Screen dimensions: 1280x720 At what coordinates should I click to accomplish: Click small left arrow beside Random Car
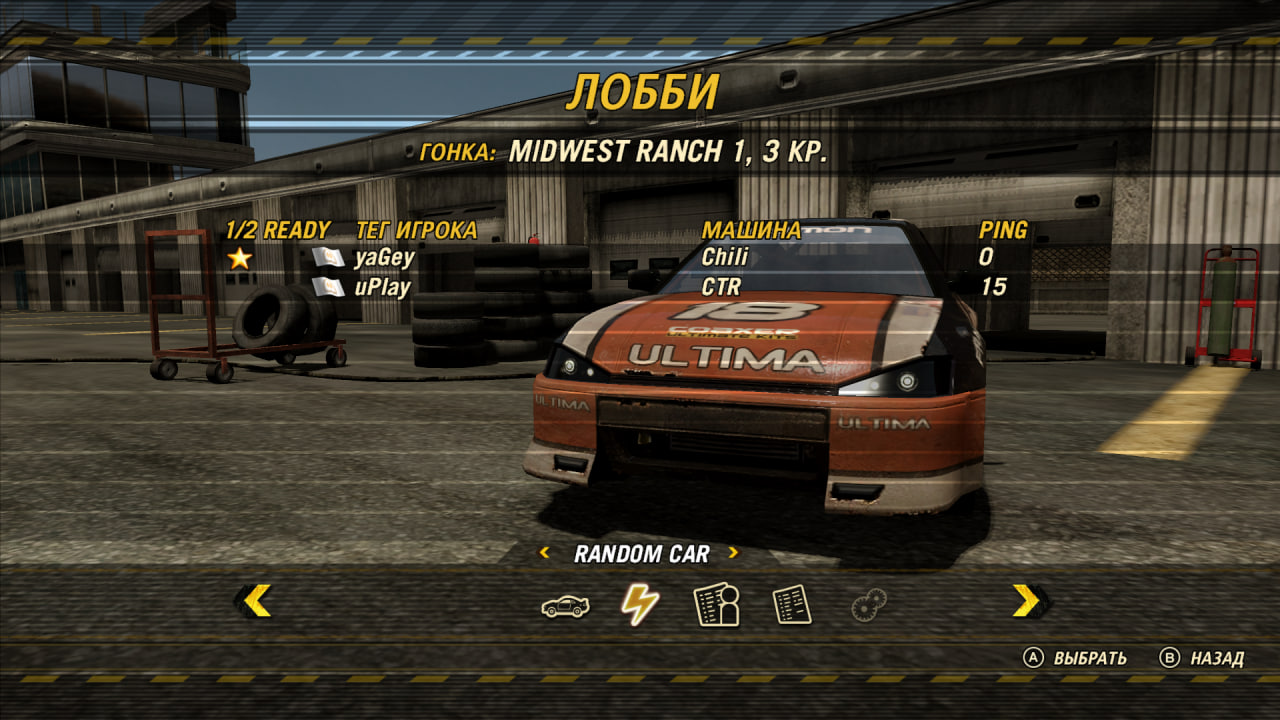pyautogui.click(x=545, y=553)
